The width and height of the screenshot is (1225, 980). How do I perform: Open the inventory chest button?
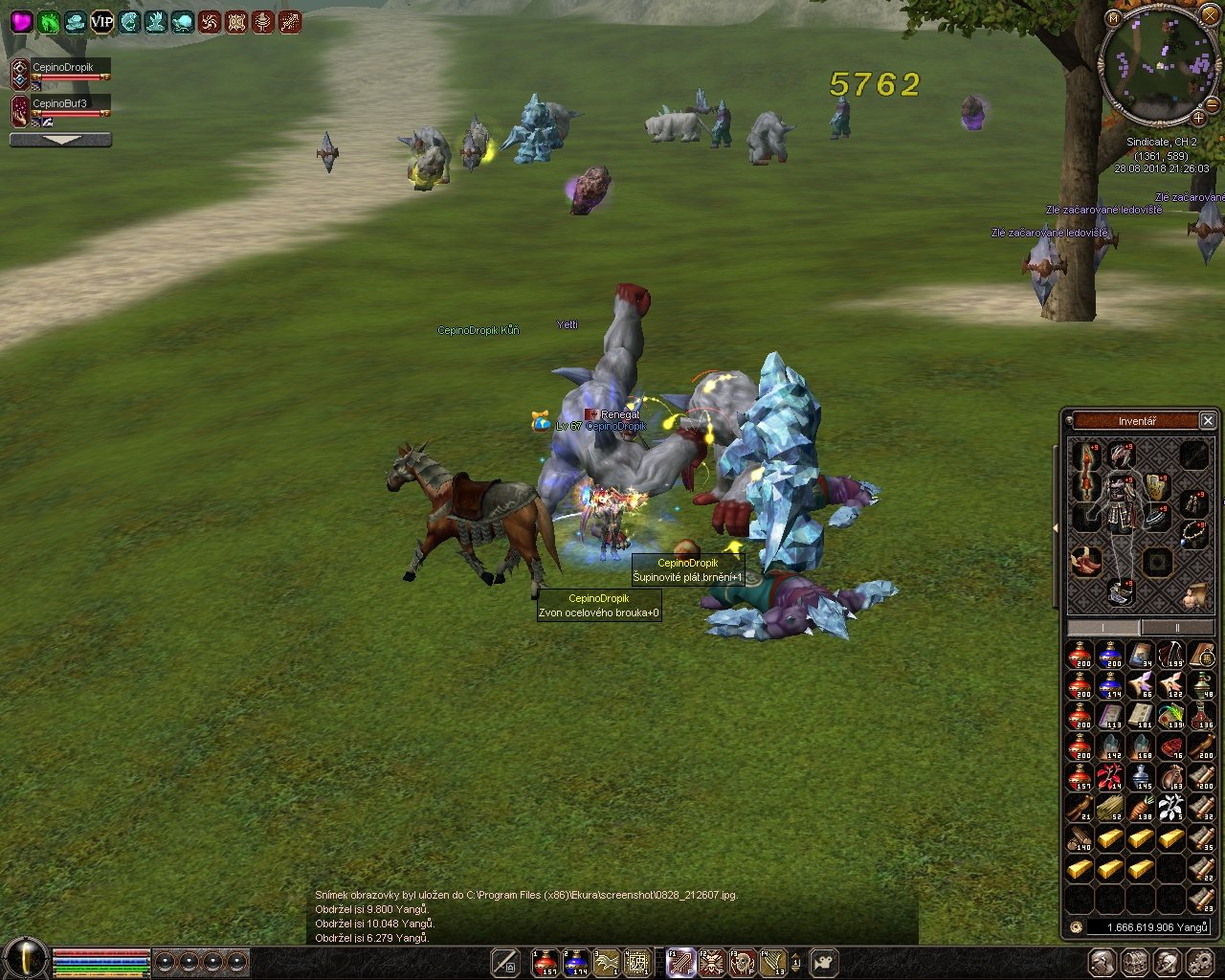(x=1134, y=963)
